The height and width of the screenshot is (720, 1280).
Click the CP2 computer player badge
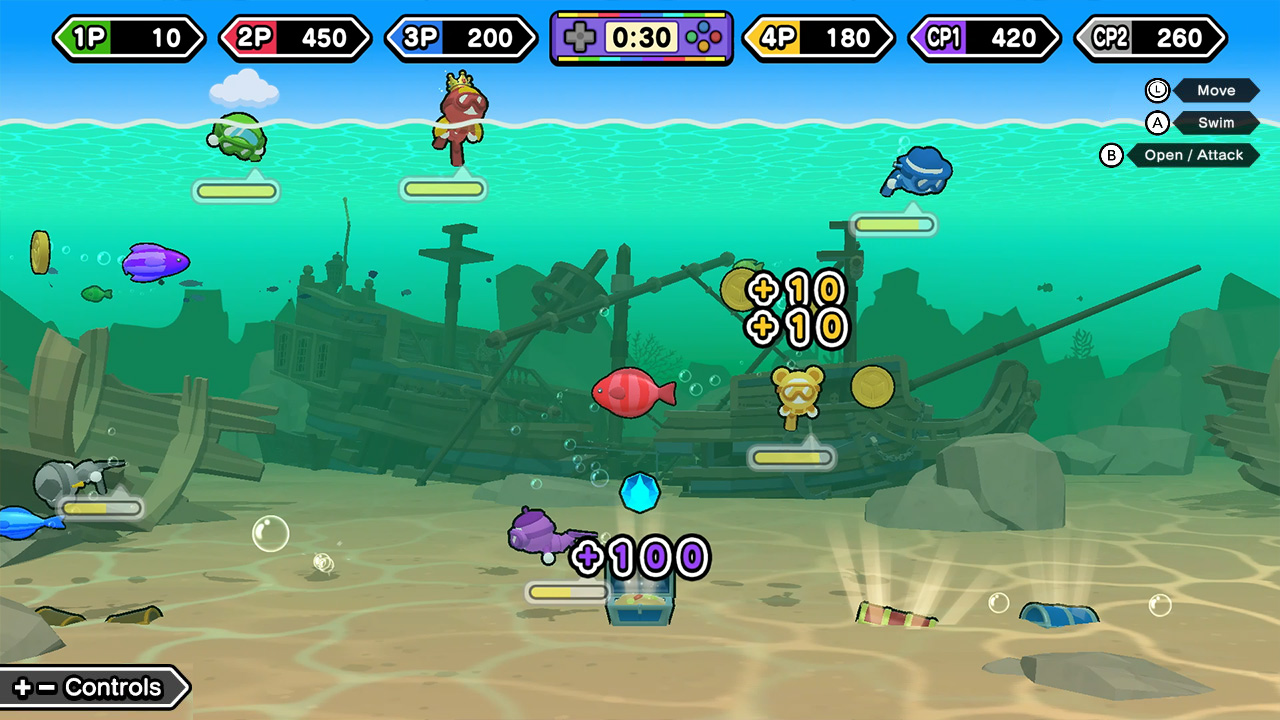coord(1148,38)
